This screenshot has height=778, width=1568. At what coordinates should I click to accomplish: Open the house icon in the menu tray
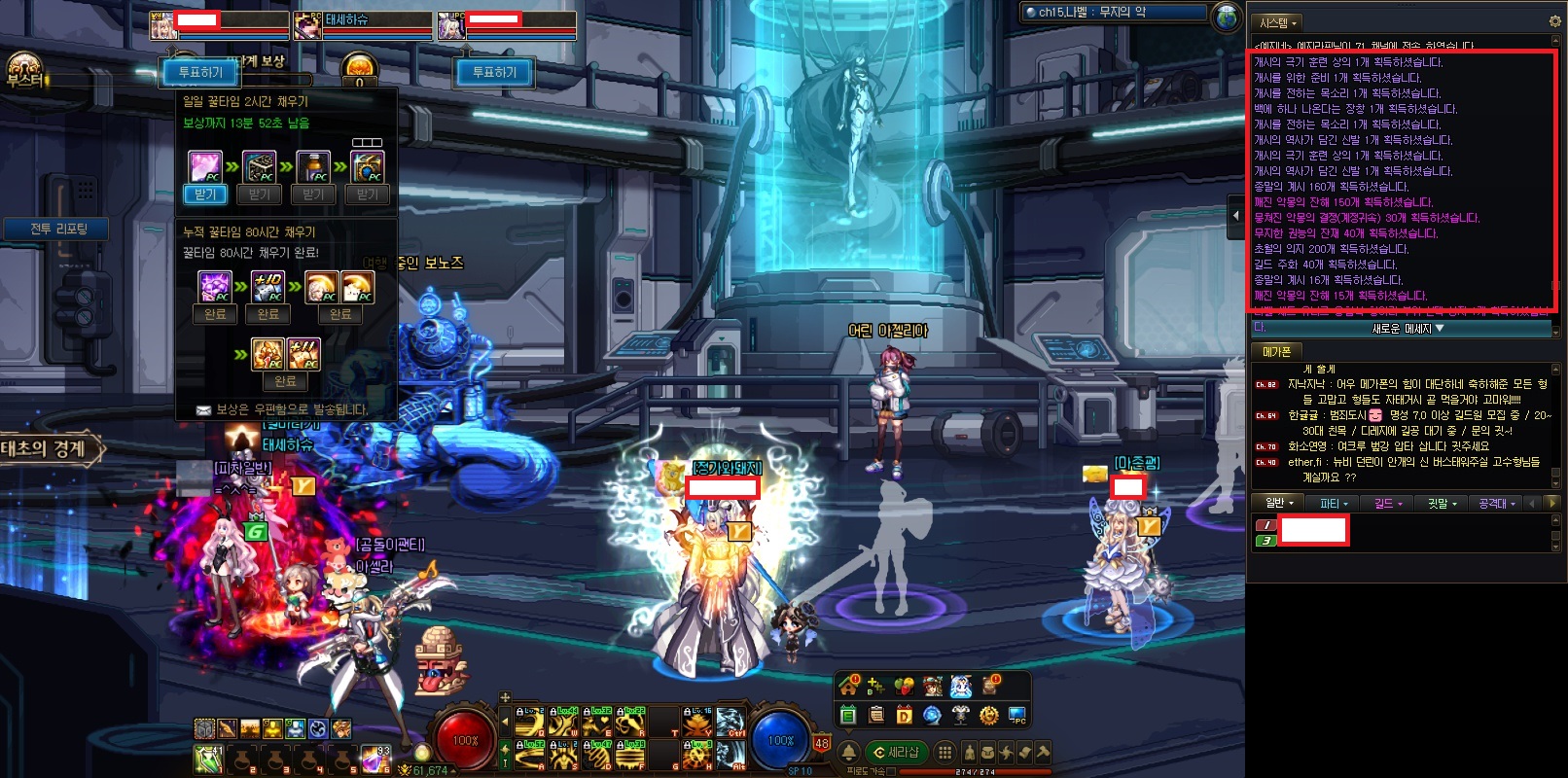[848, 686]
